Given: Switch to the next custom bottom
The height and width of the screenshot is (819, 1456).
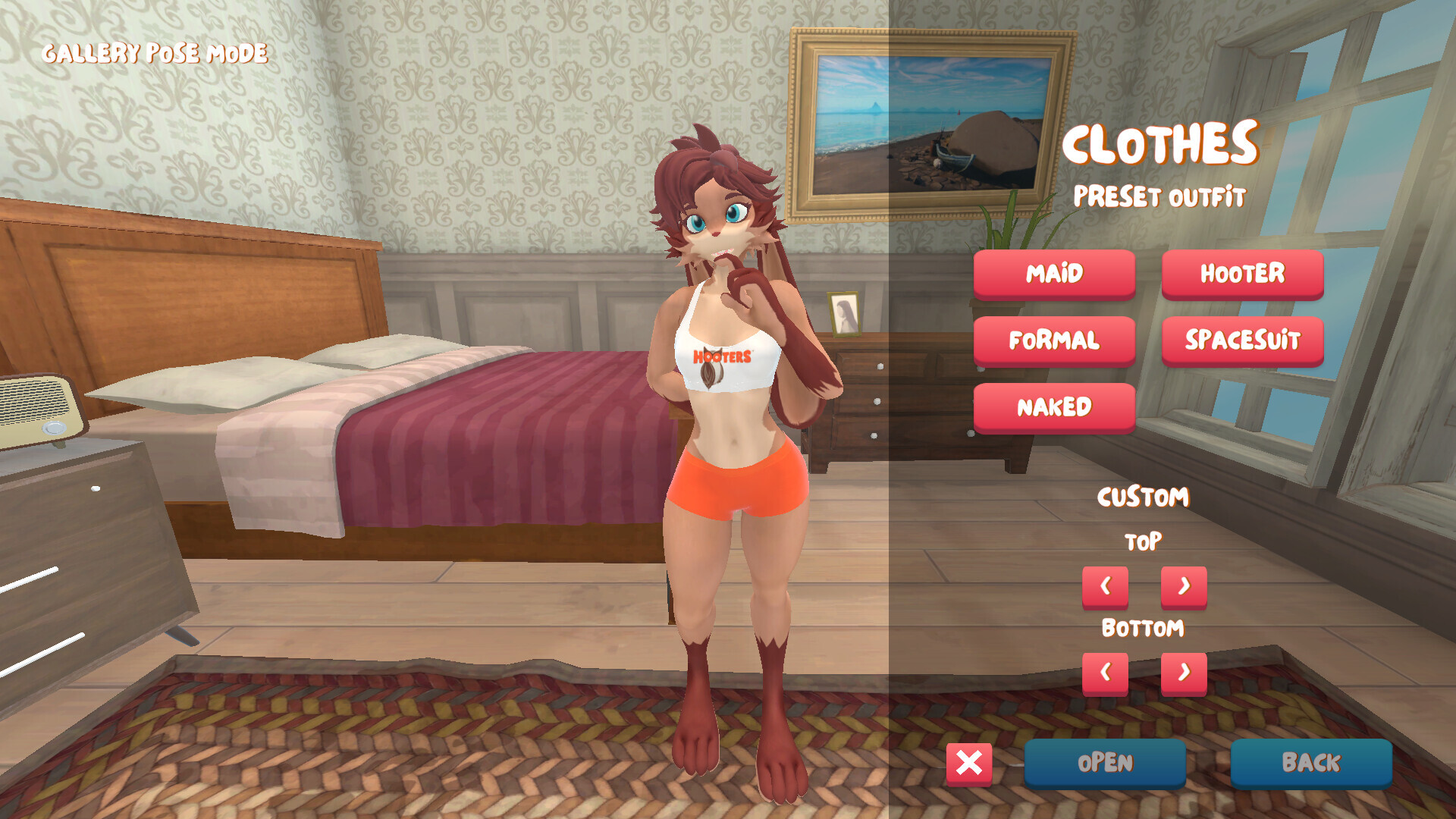Looking at the screenshot, I should (x=1184, y=673).
